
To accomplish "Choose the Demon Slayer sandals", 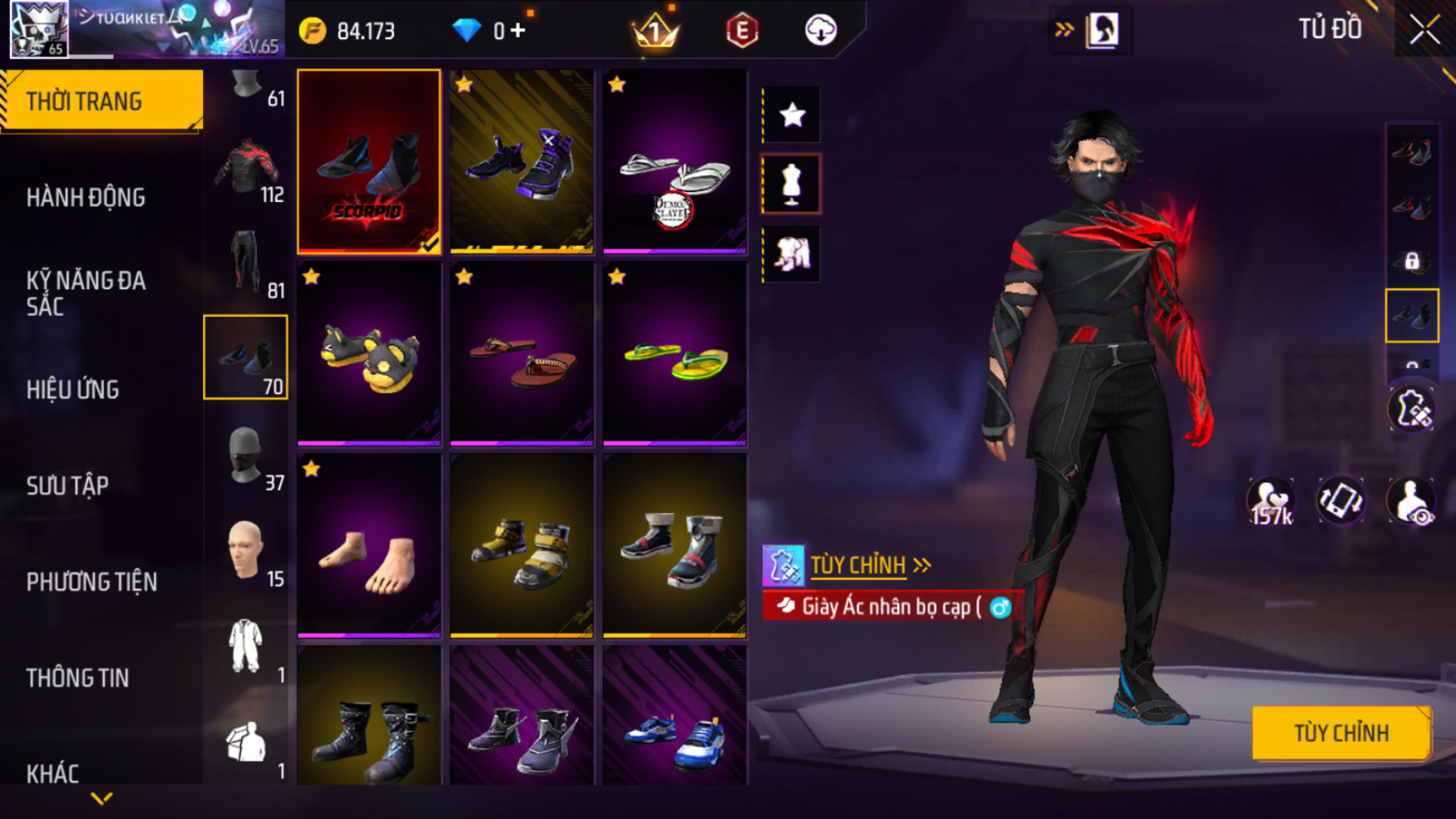I will (x=674, y=162).
